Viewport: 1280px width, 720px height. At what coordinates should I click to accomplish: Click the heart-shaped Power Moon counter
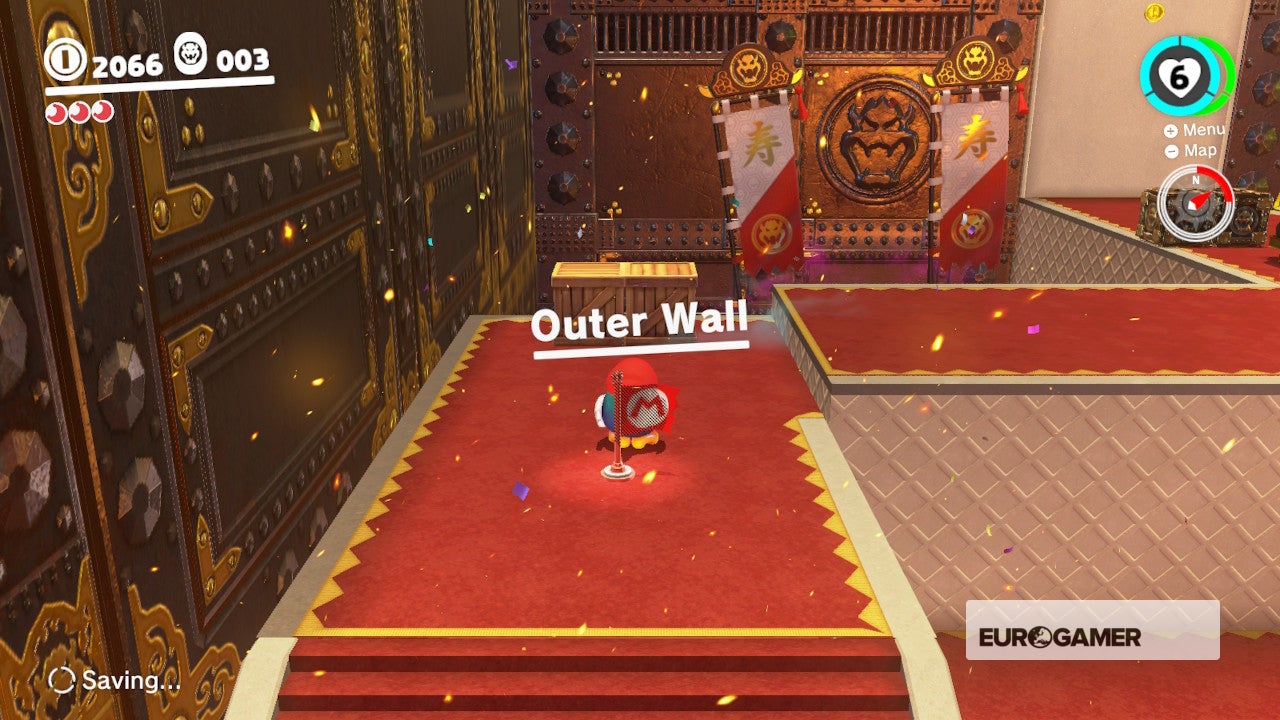click(x=1177, y=77)
